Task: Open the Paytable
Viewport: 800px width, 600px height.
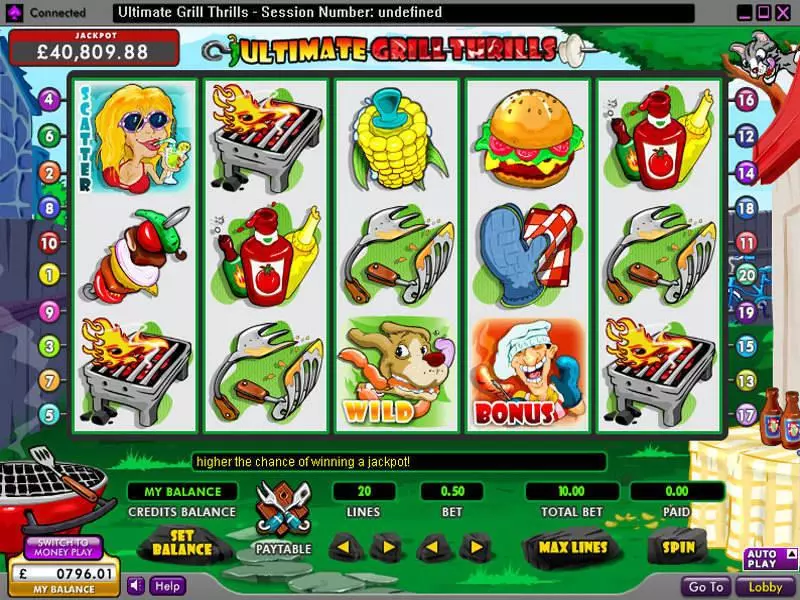Action: tap(282, 519)
